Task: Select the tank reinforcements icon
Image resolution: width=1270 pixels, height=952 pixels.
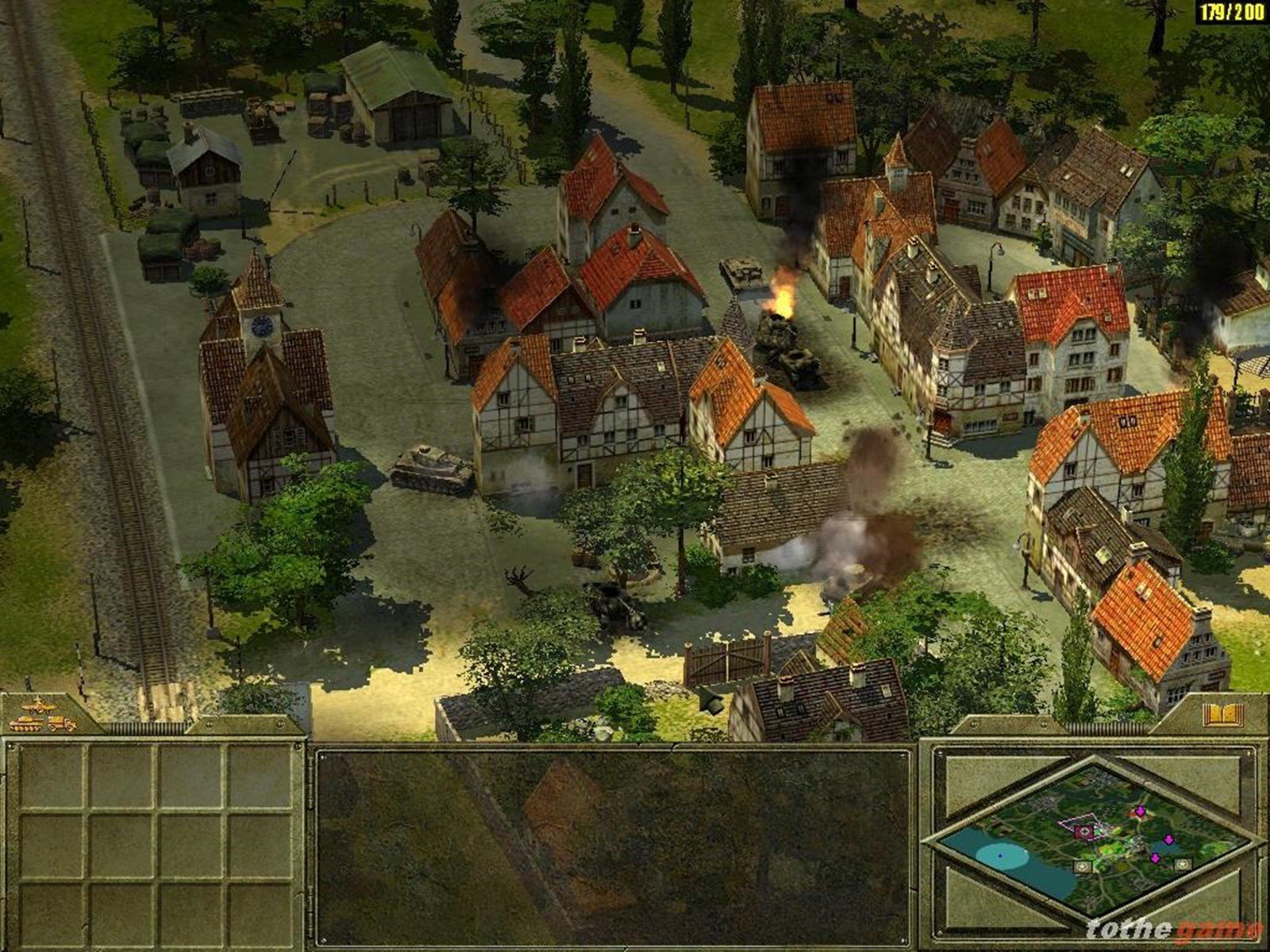Action: click(26, 724)
